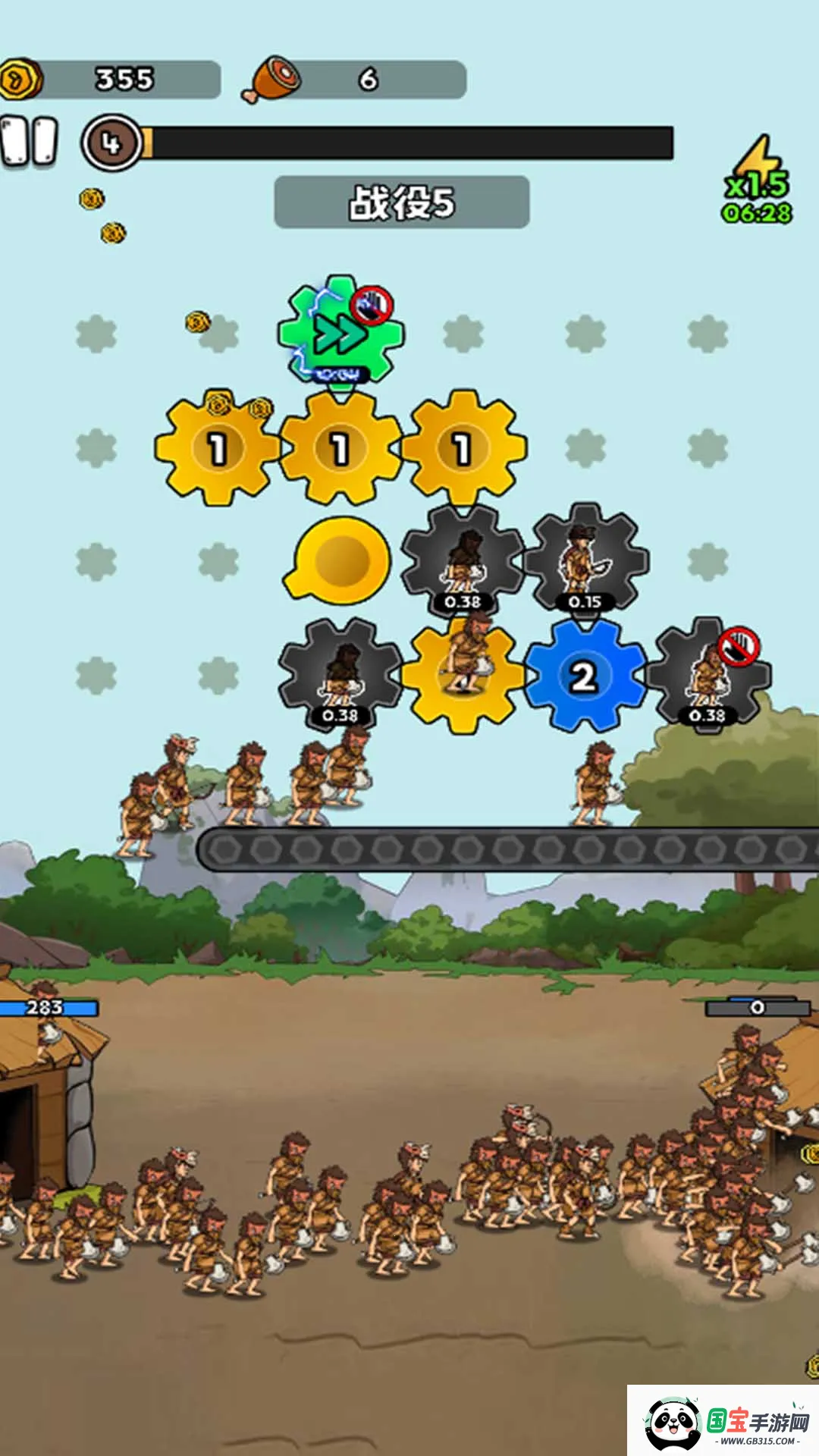Select the green fast-forward gear
Image resolution: width=819 pixels, height=1456 pixels.
[340, 331]
